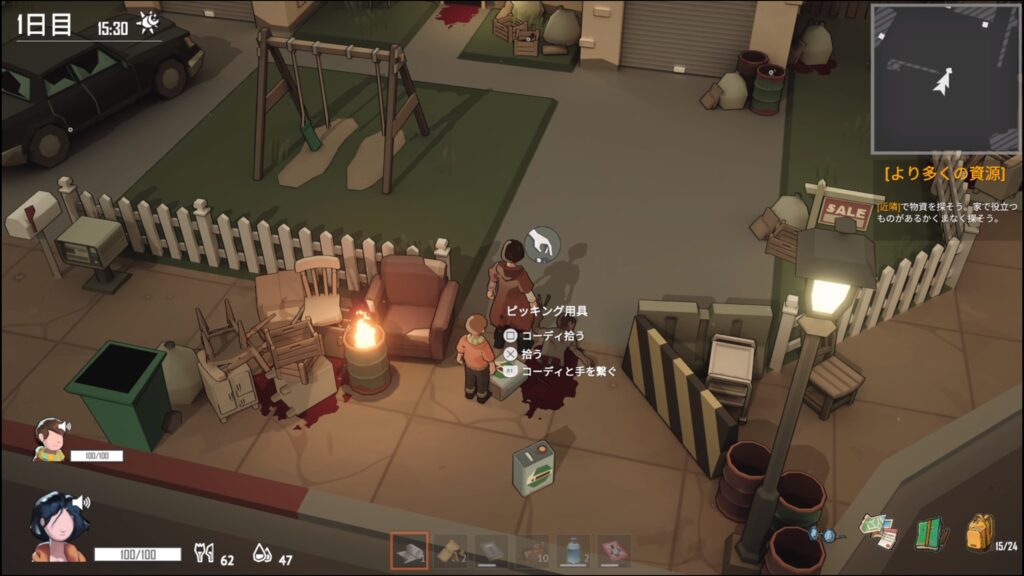Viewport: 1024px width, 576px height.
Task: Select the hotbar item with count 10
Action: [x=532, y=551]
